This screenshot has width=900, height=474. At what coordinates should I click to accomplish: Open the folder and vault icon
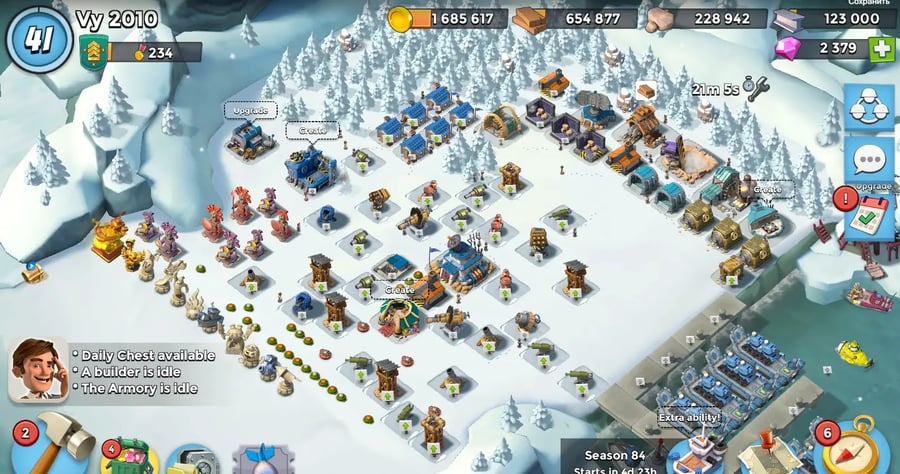[x=193, y=460]
